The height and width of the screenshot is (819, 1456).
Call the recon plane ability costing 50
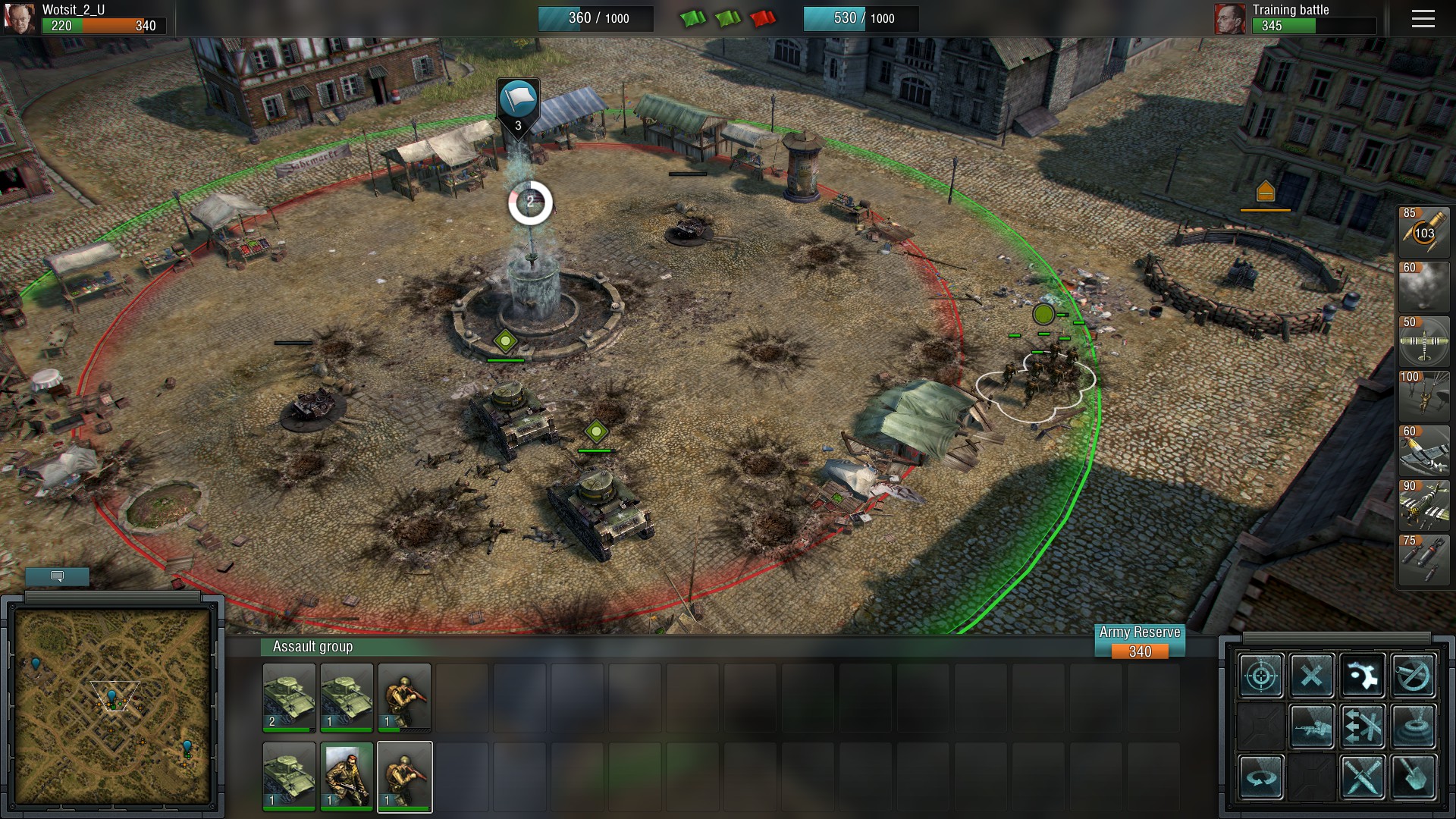1423,340
